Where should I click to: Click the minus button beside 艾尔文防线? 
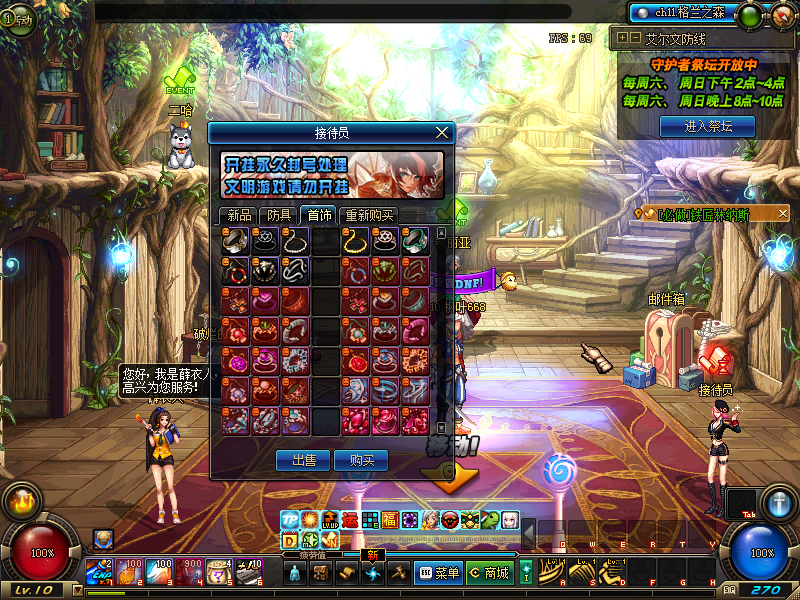pyautogui.click(x=635, y=38)
